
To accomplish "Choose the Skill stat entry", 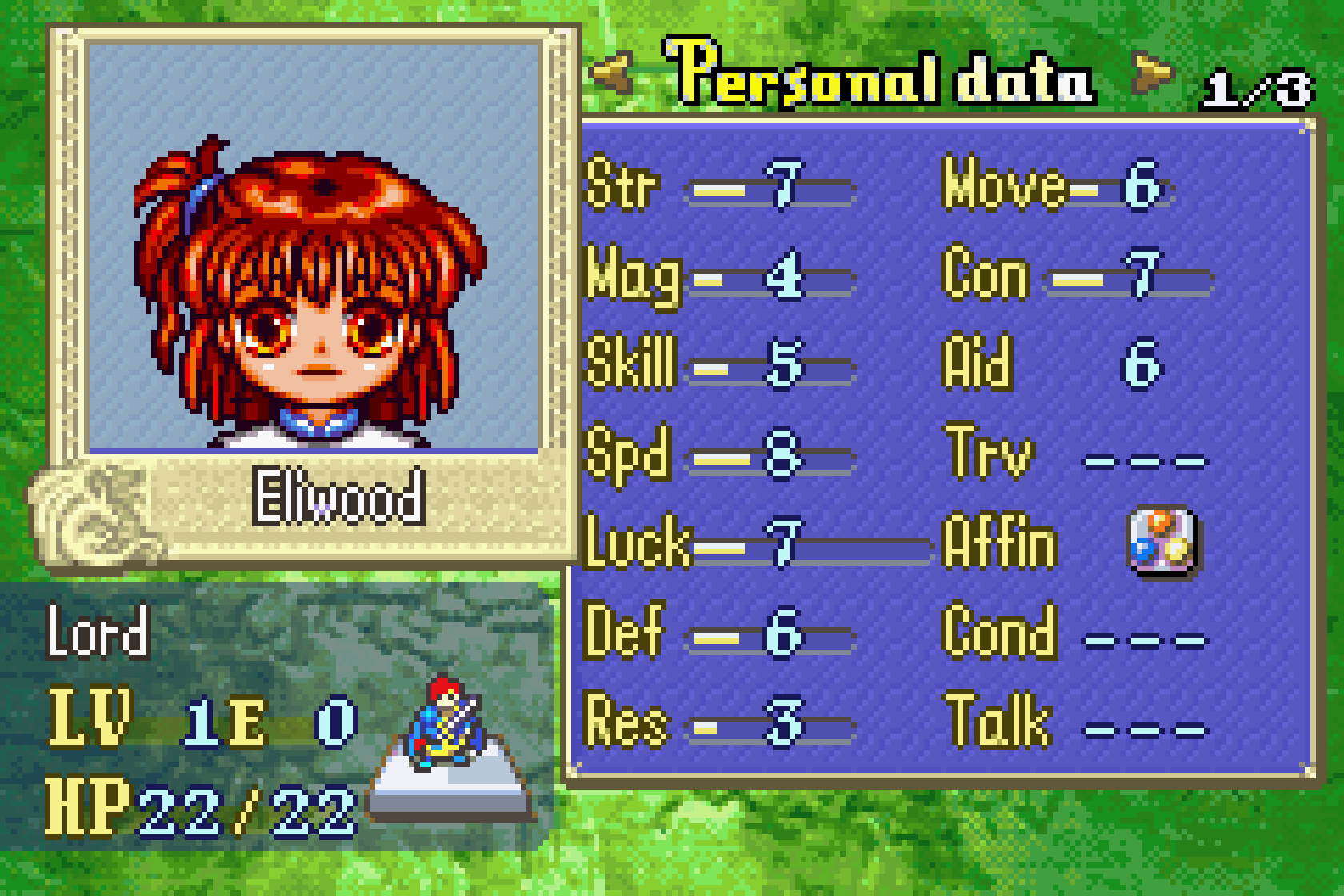I will [720, 365].
